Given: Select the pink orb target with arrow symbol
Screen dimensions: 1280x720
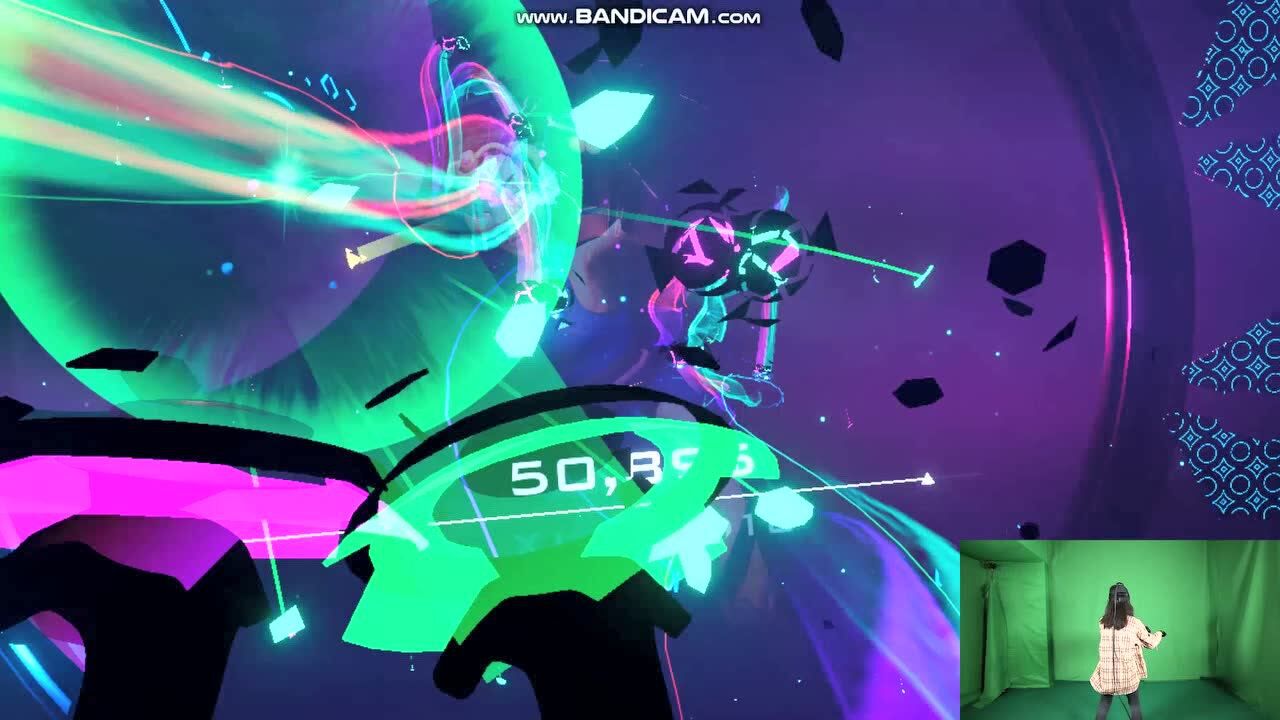Looking at the screenshot, I should click(702, 250).
